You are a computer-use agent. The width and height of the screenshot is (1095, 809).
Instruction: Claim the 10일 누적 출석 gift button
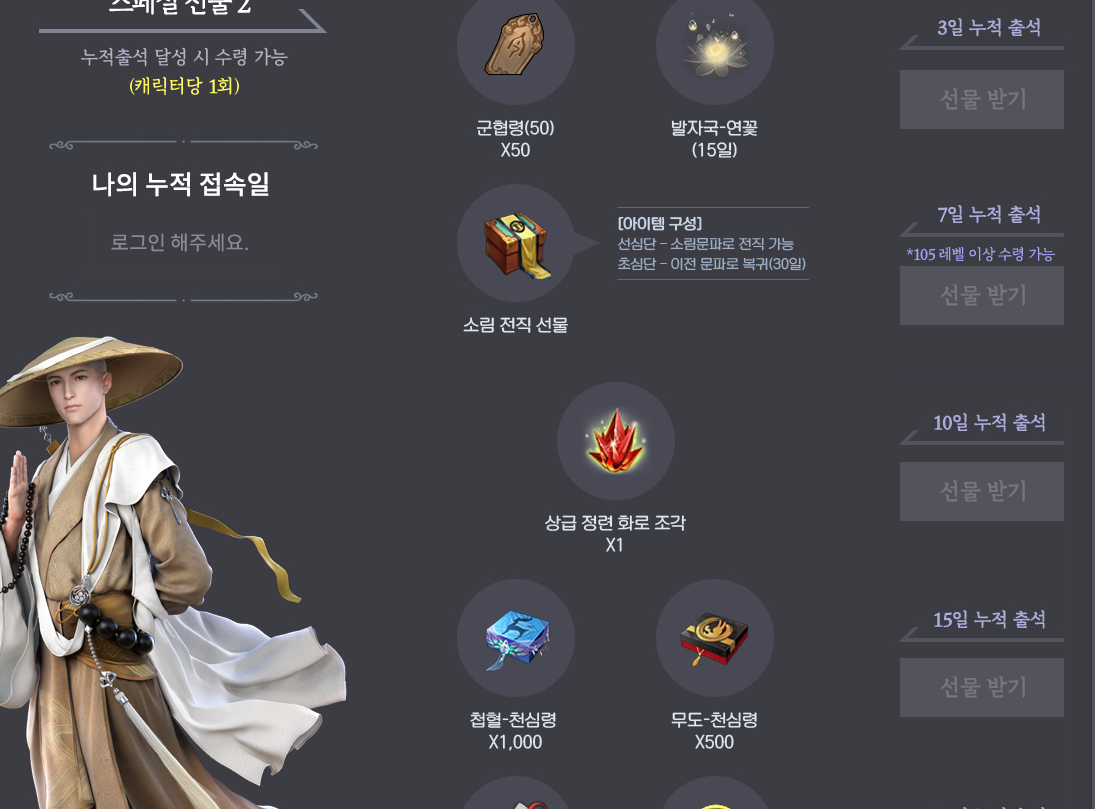click(x=981, y=491)
